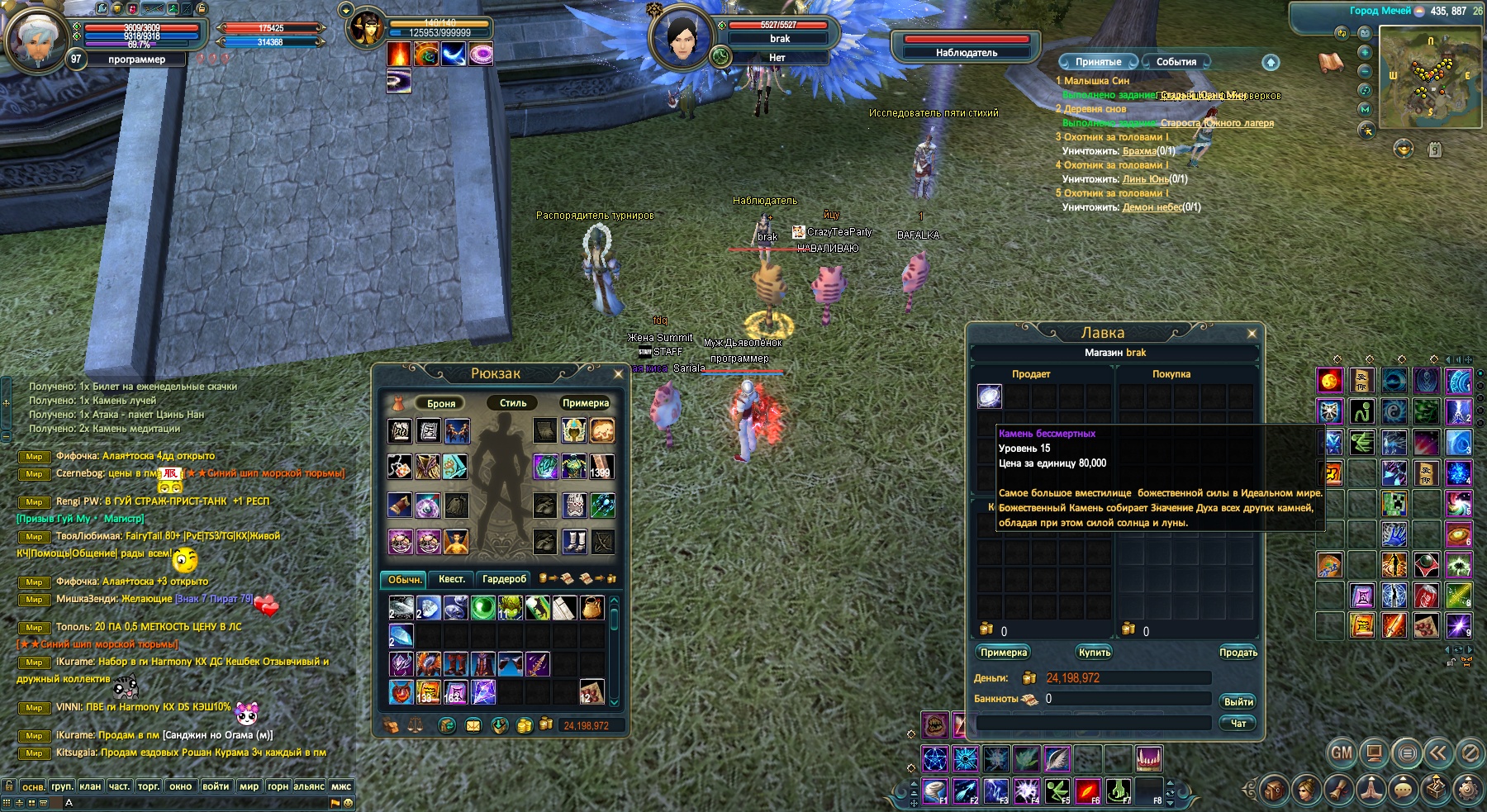Image resolution: width=1487 pixels, height=812 pixels.
Task: Click the Примерка button in the shop
Action: point(1003,653)
